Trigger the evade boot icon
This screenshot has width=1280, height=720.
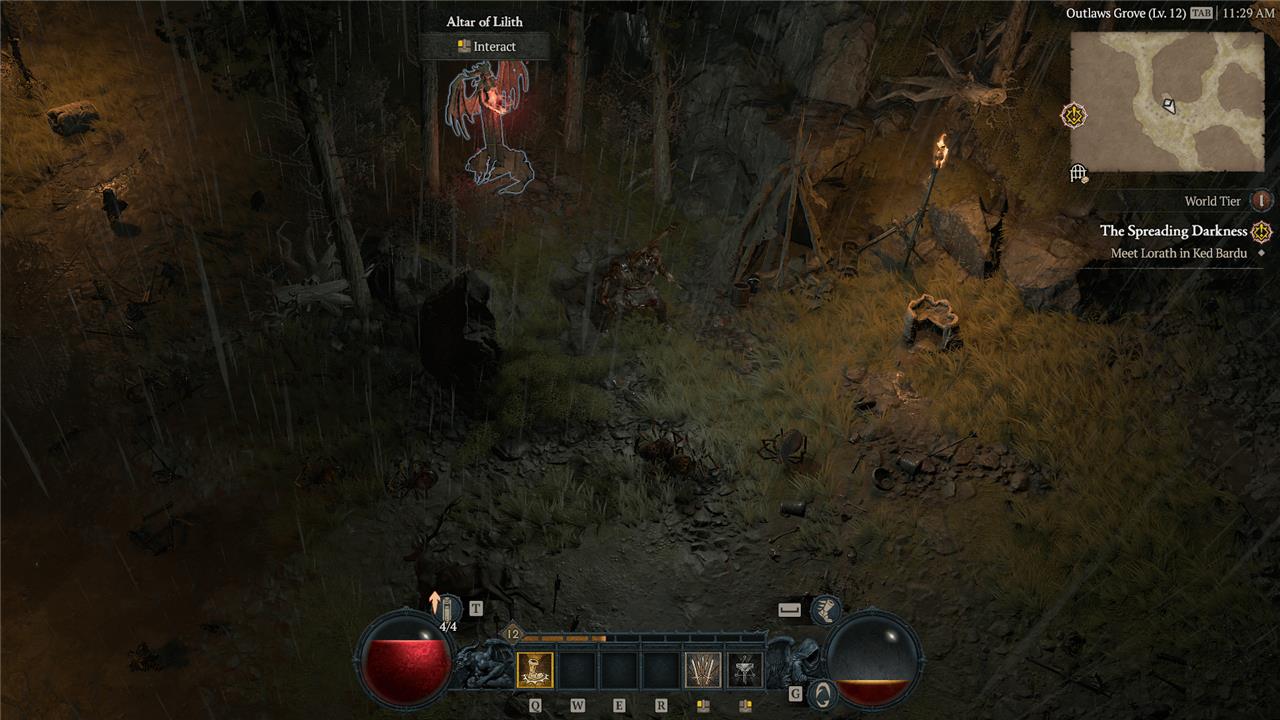click(x=825, y=609)
